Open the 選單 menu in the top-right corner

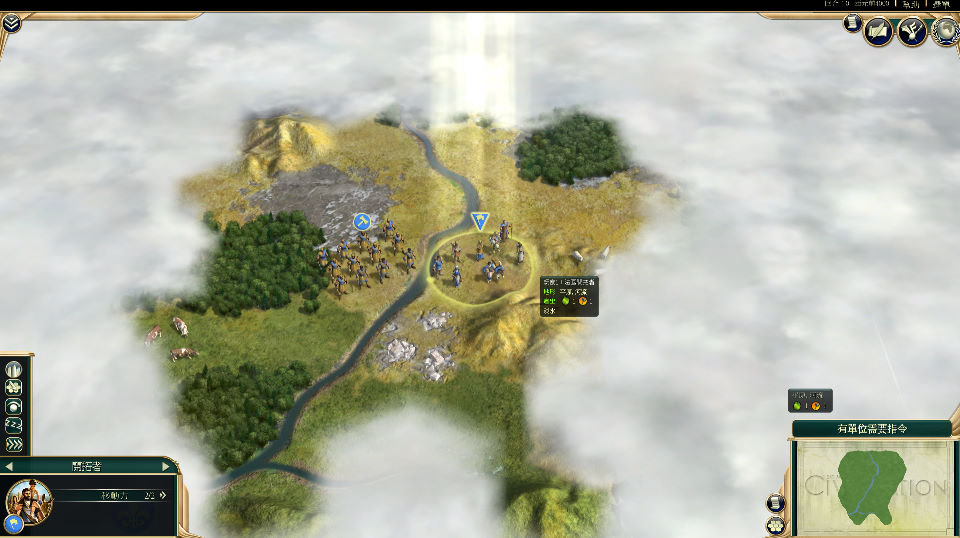point(942,5)
